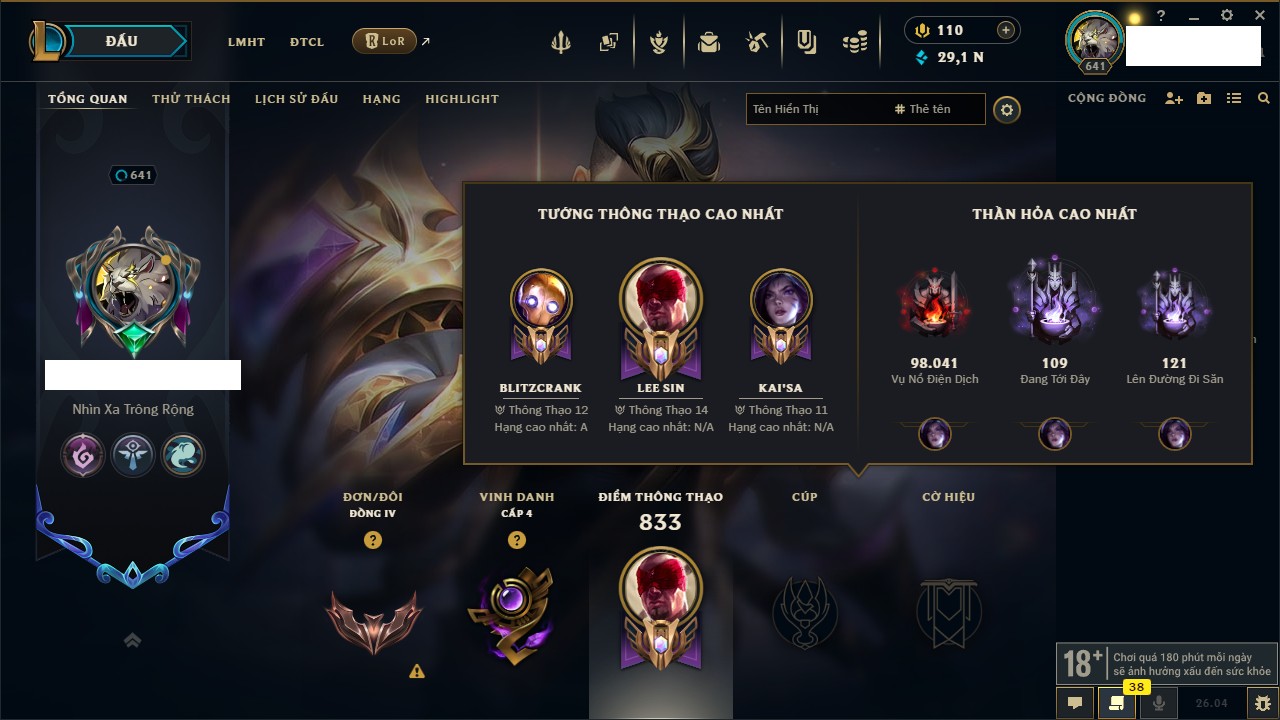
Task: Open the LMHT home section
Action: coord(246,42)
